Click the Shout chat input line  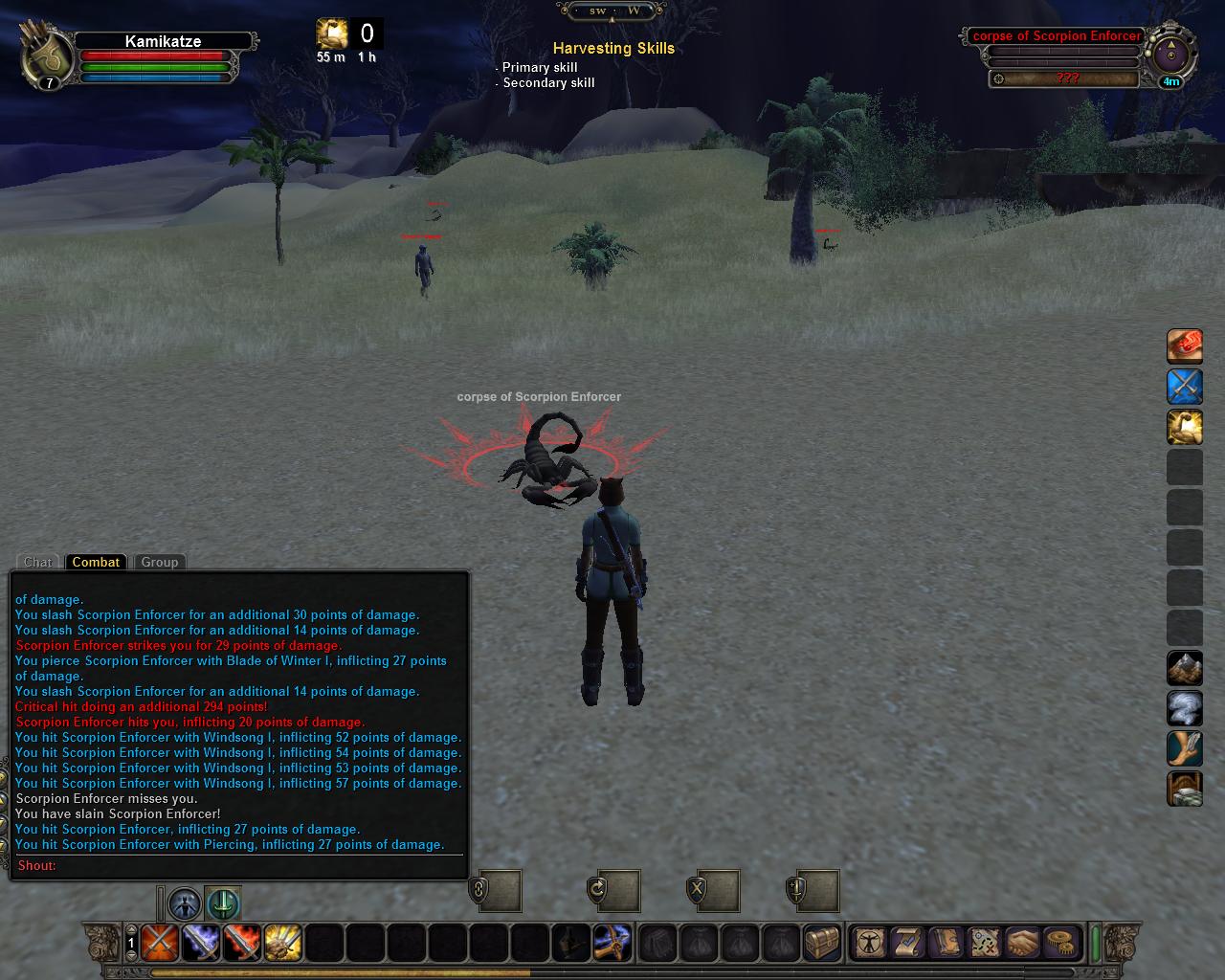[239, 866]
